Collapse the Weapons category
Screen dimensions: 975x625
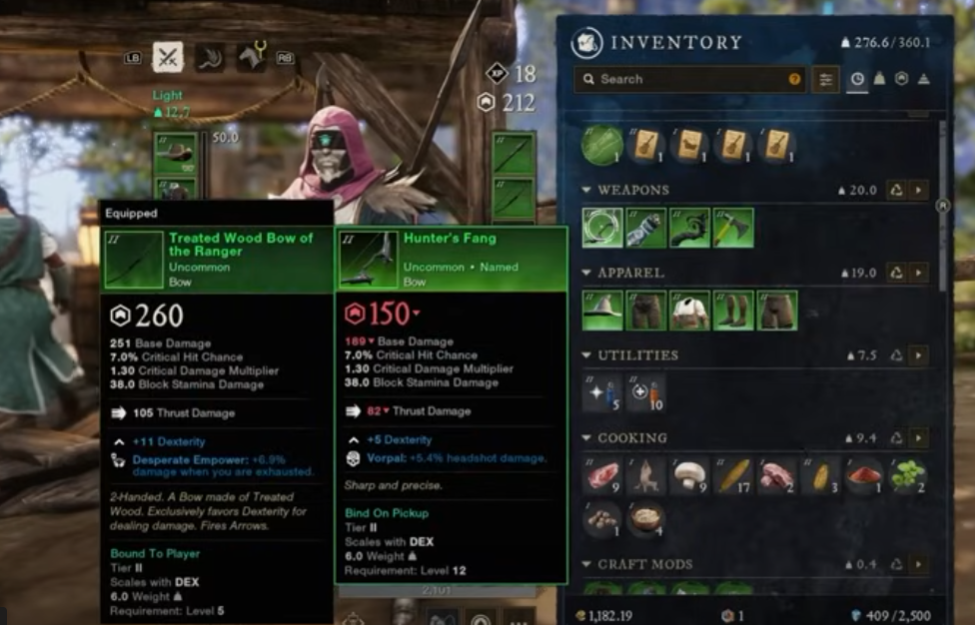(587, 190)
